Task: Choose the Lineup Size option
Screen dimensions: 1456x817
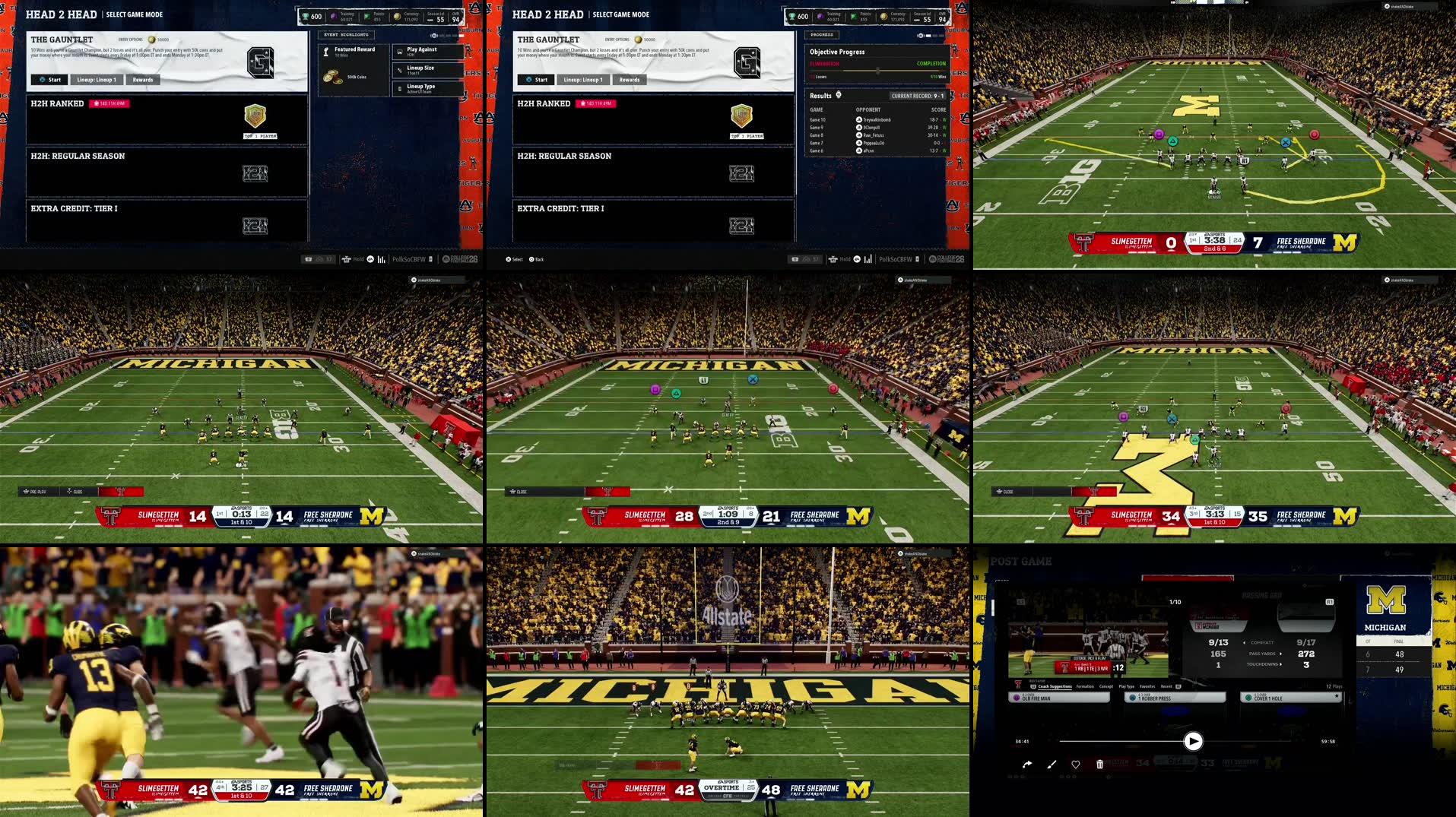Action: (427, 70)
